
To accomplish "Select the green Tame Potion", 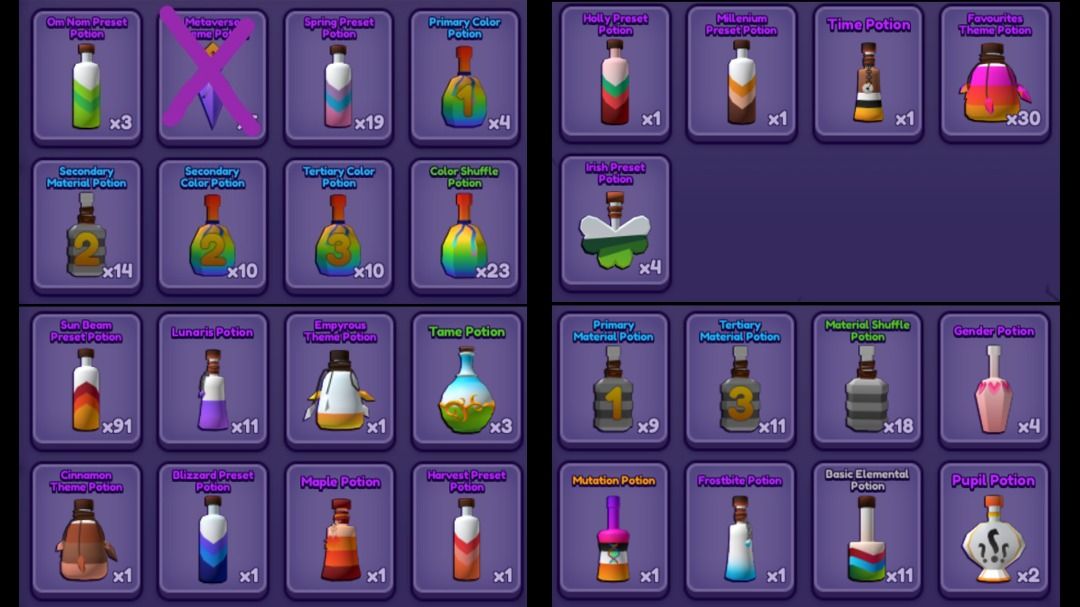I will (466, 382).
